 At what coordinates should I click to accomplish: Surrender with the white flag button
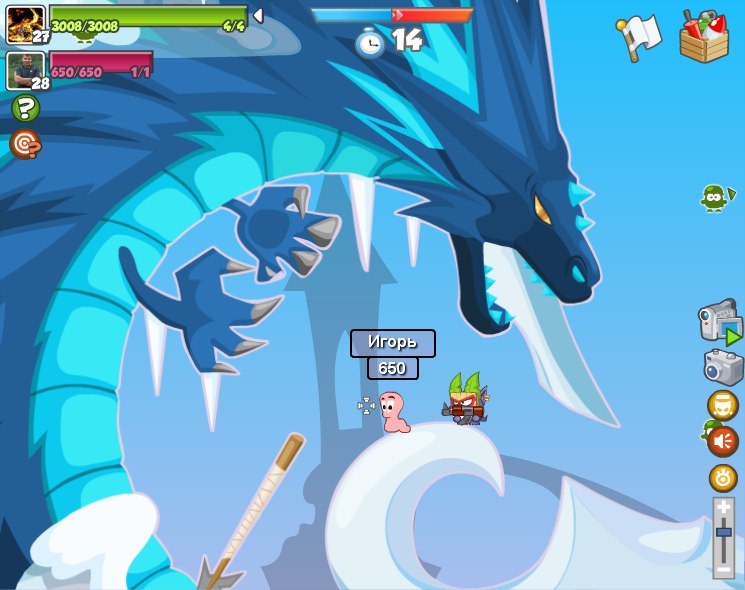pyautogui.click(x=640, y=37)
